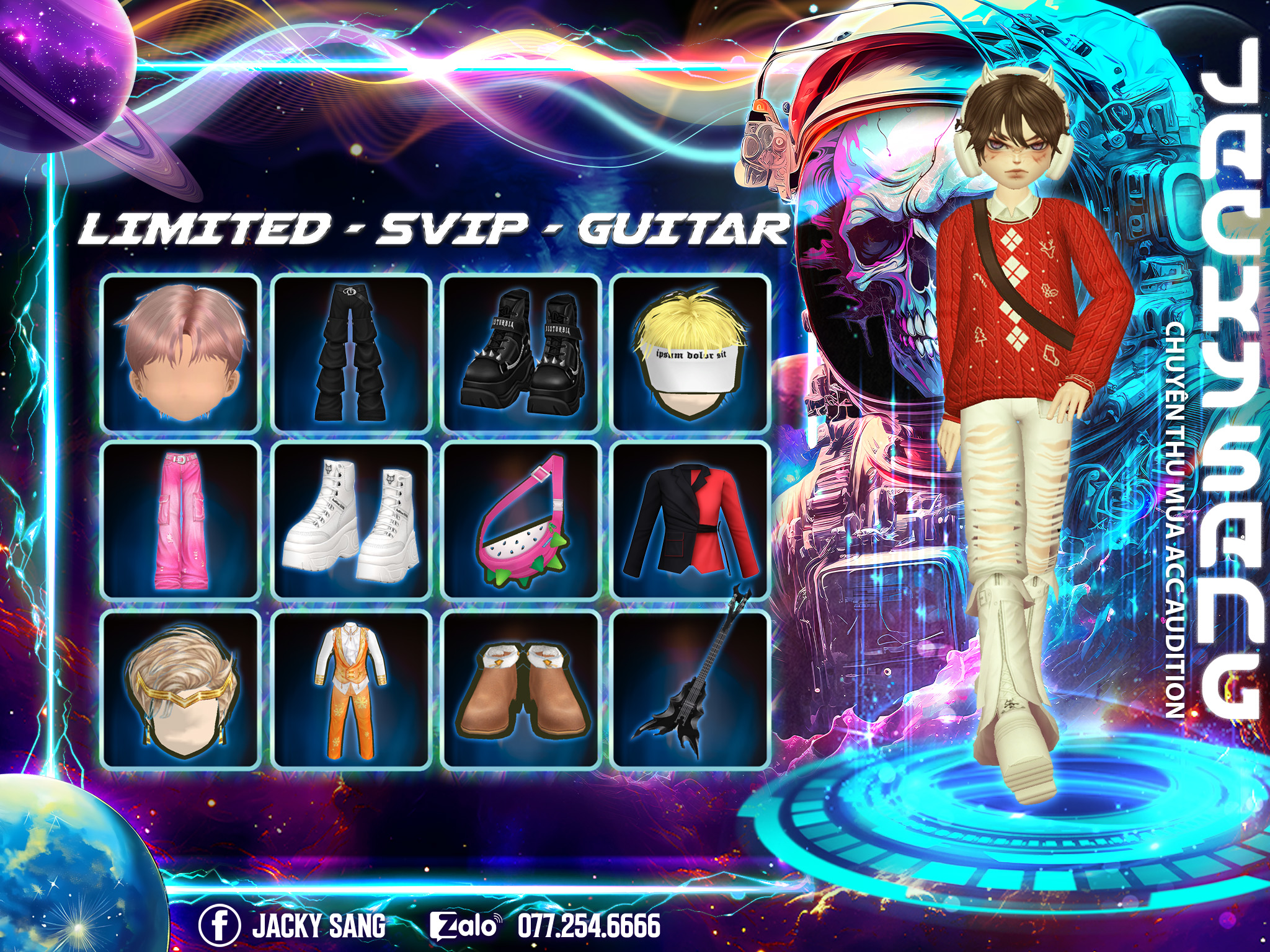This screenshot has width=1270, height=952.
Task: Pick the dragon fruit sling bag tile
Action: 521,521
